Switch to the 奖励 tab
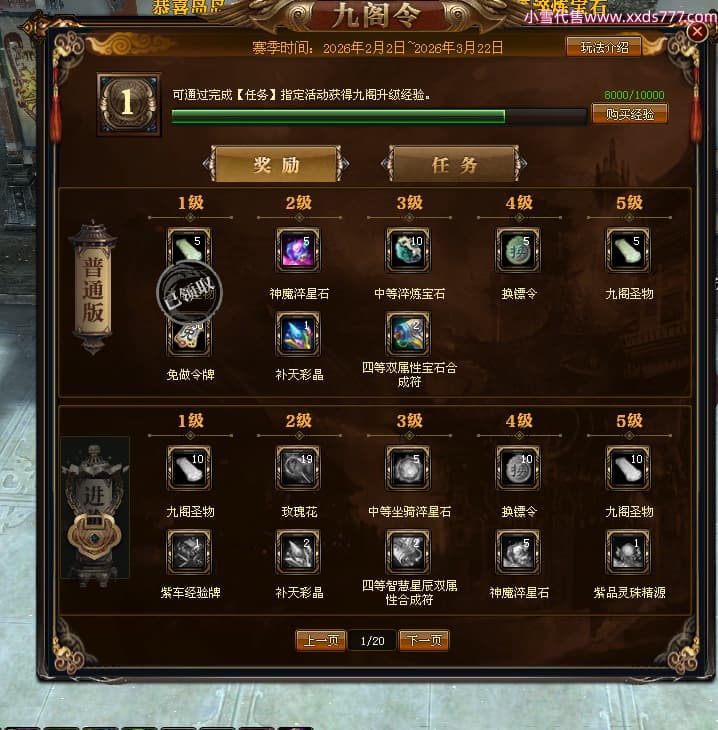 276,165
